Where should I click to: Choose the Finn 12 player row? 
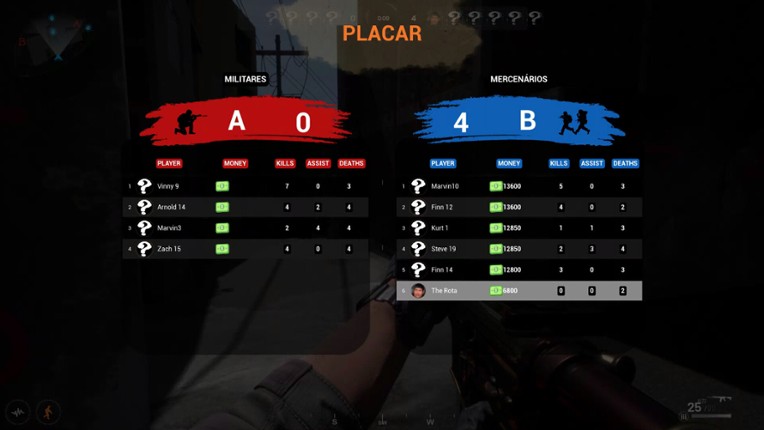tap(520, 207)
